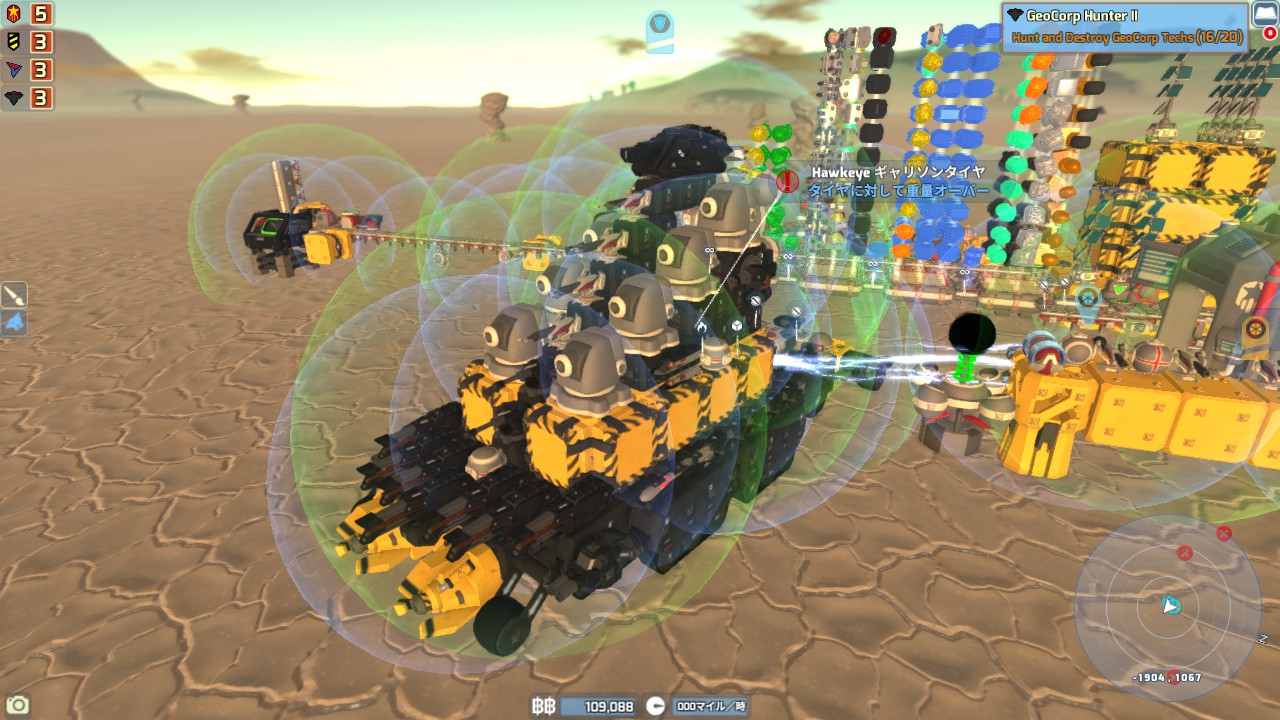Image resolution: width=1280 pixels, height=720 pixels.
Task: Toggle paint mode with the paintbrush tool
Action: pos(12,296)
